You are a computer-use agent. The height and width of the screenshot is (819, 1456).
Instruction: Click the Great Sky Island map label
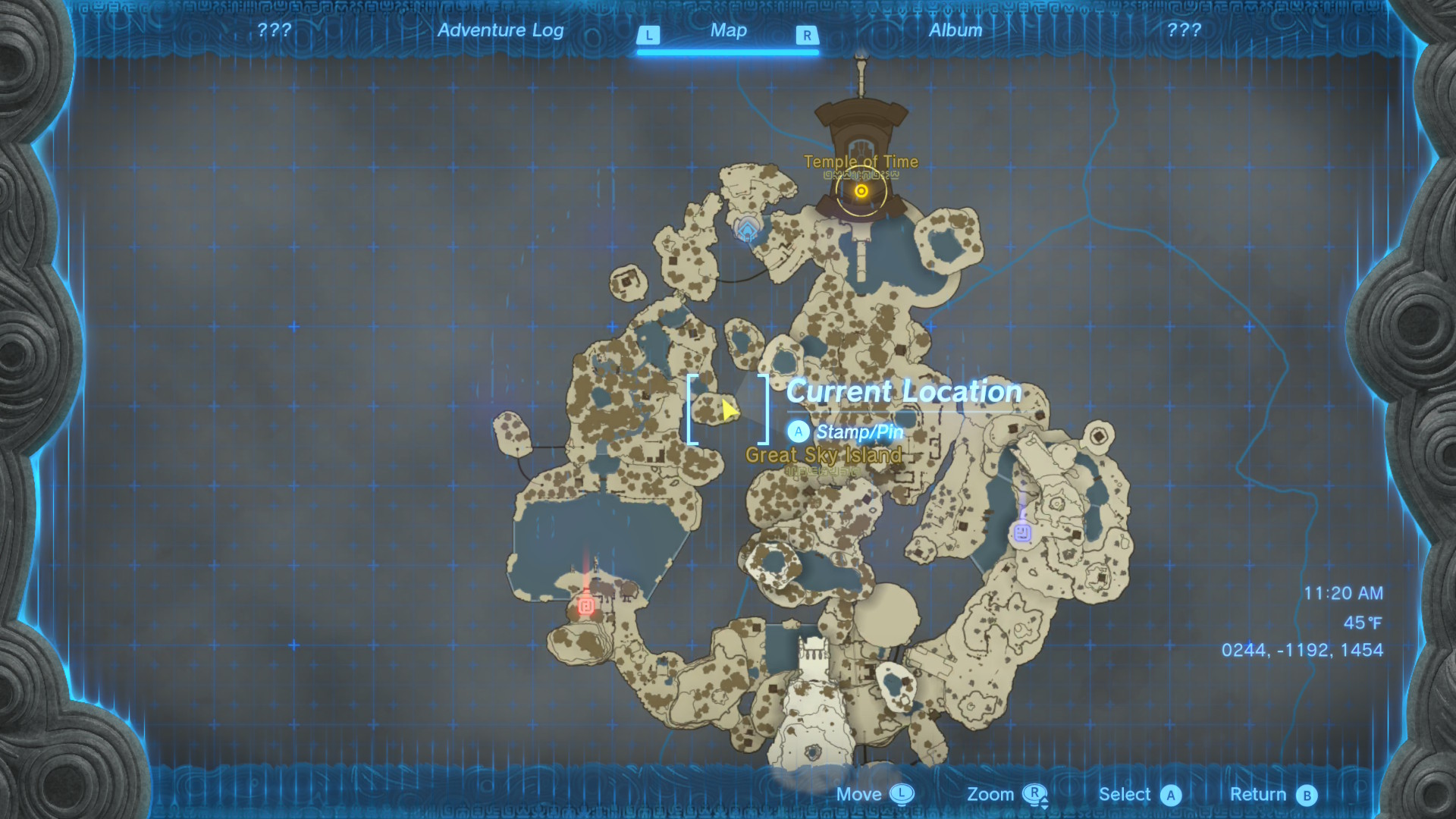click(x=824, y=455)
